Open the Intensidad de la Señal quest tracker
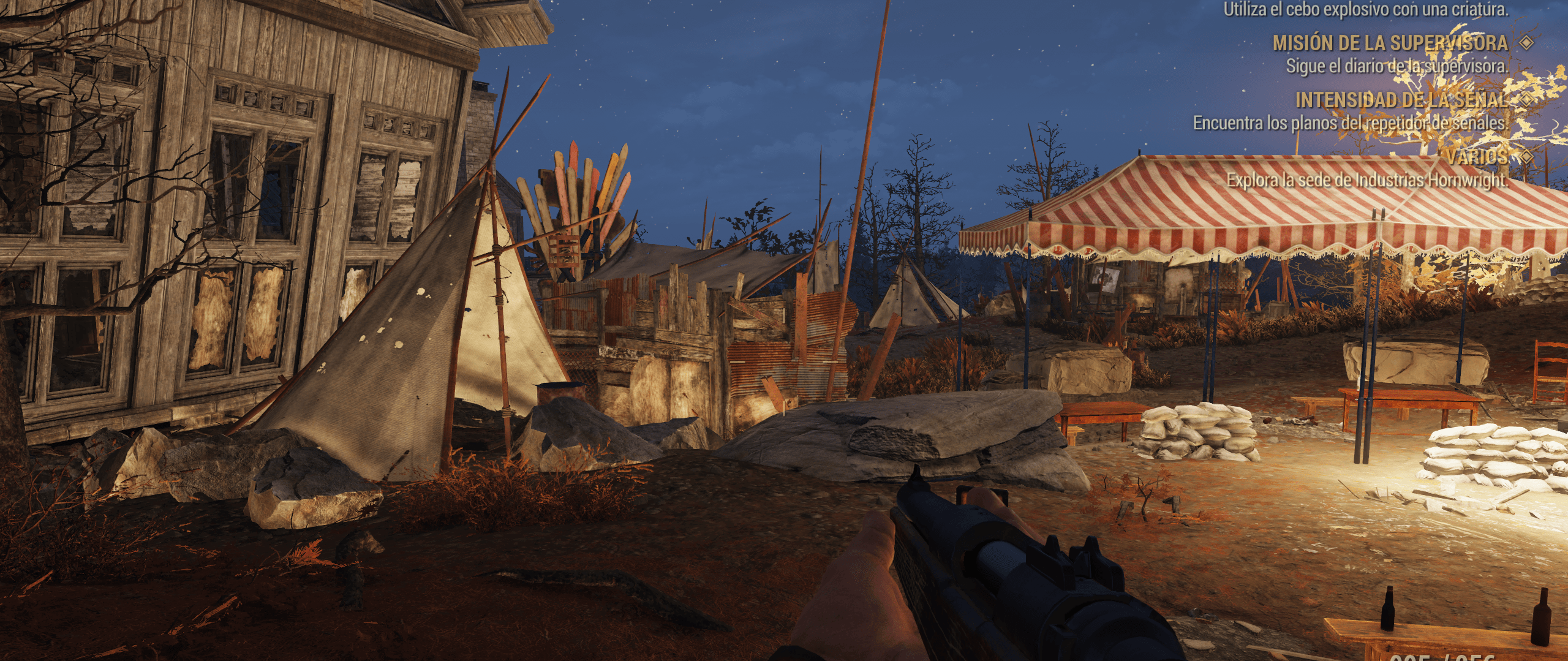The image size is (1568, 661). [1401, 100]
